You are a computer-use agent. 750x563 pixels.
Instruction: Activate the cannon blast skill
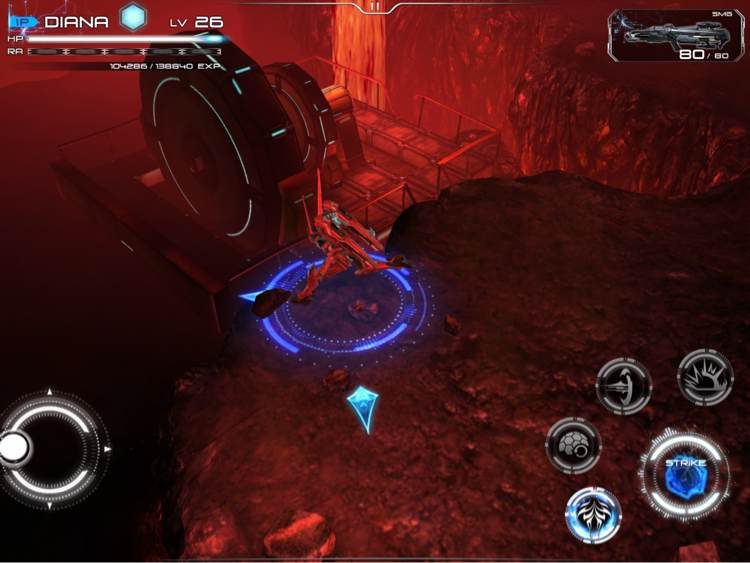pyautogui.click(x=624, y=385)
